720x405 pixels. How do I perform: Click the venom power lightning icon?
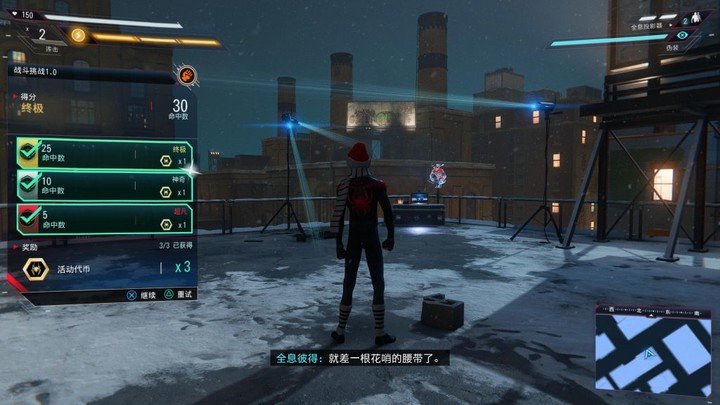(78, 36)
